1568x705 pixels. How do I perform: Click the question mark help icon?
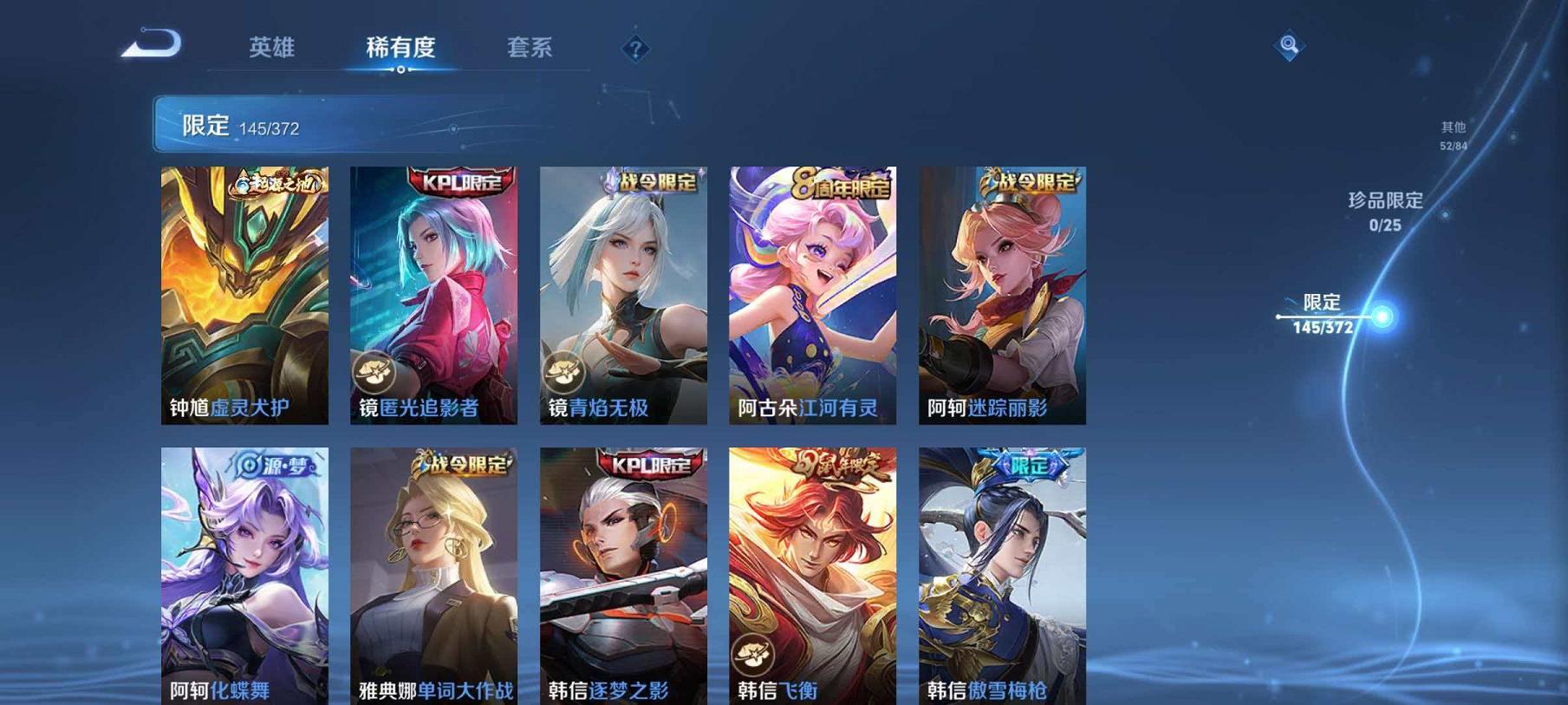[636, 49]
